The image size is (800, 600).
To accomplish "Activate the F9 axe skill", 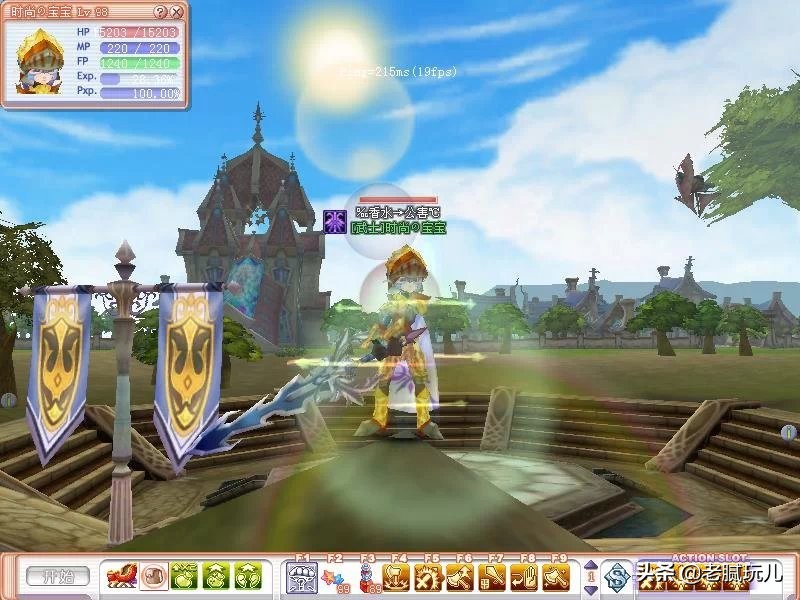I will pos(557,576).
